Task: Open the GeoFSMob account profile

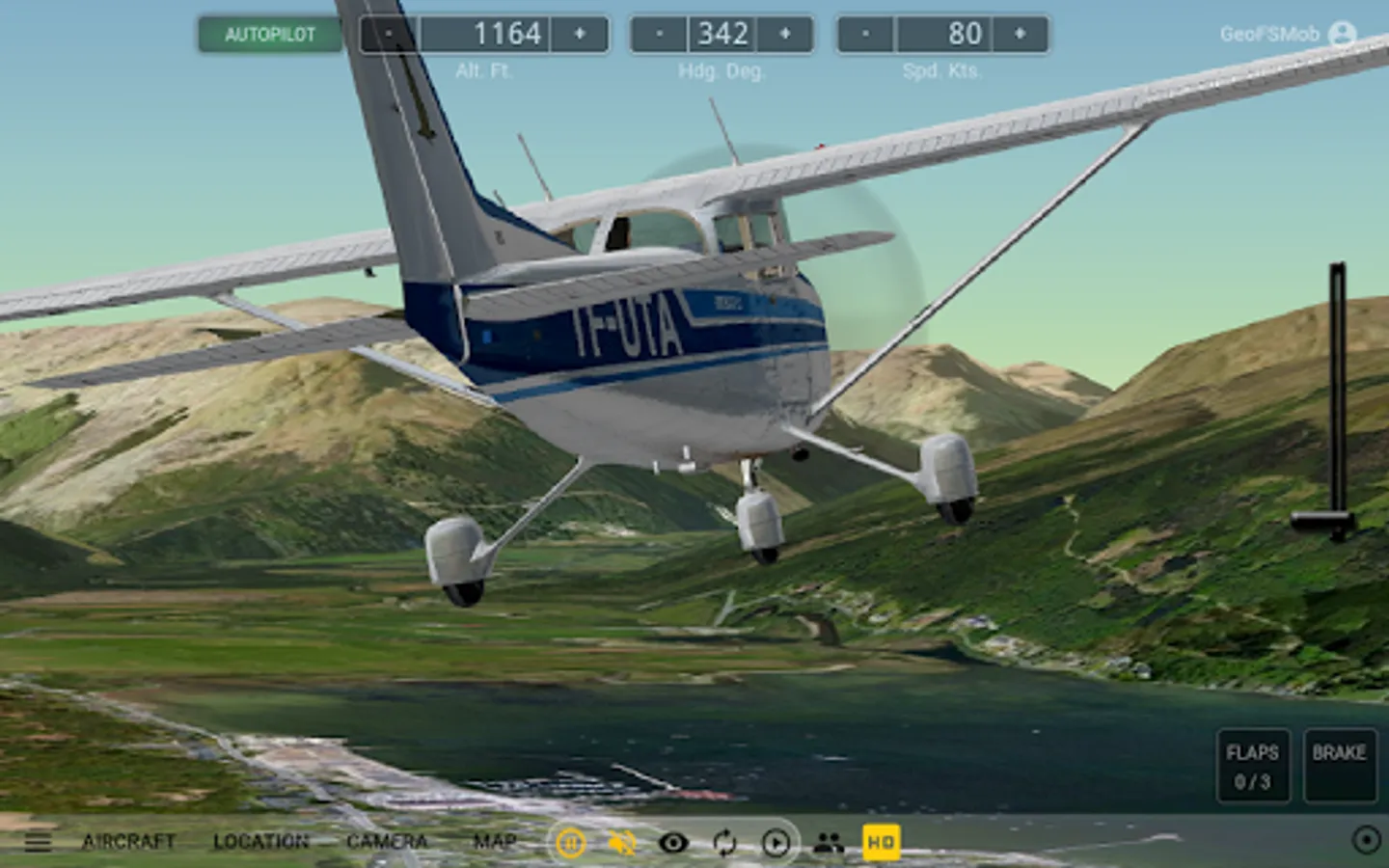Action: pos(1342,34)
